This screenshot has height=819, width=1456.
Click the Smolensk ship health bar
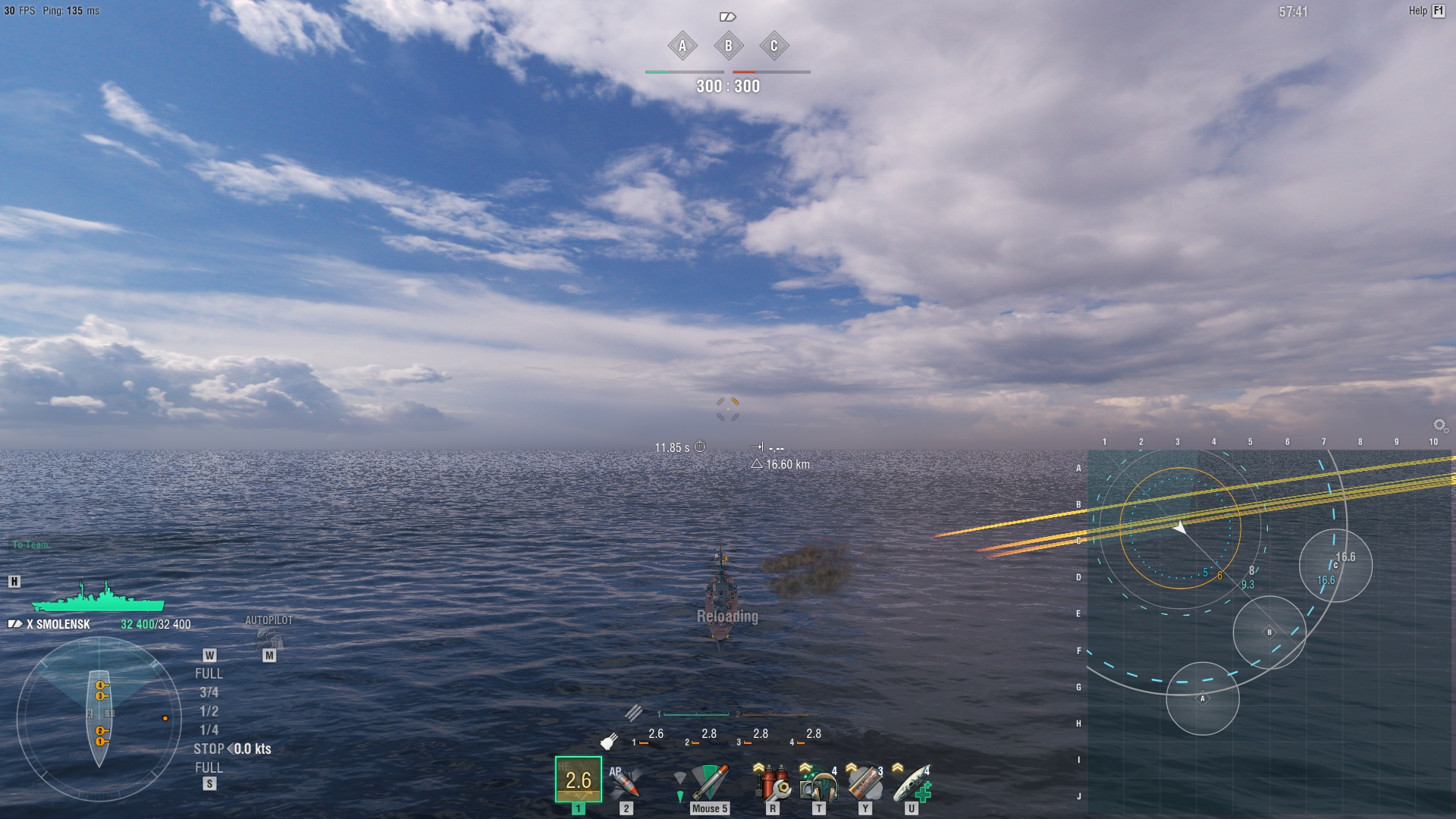point(97,606)
